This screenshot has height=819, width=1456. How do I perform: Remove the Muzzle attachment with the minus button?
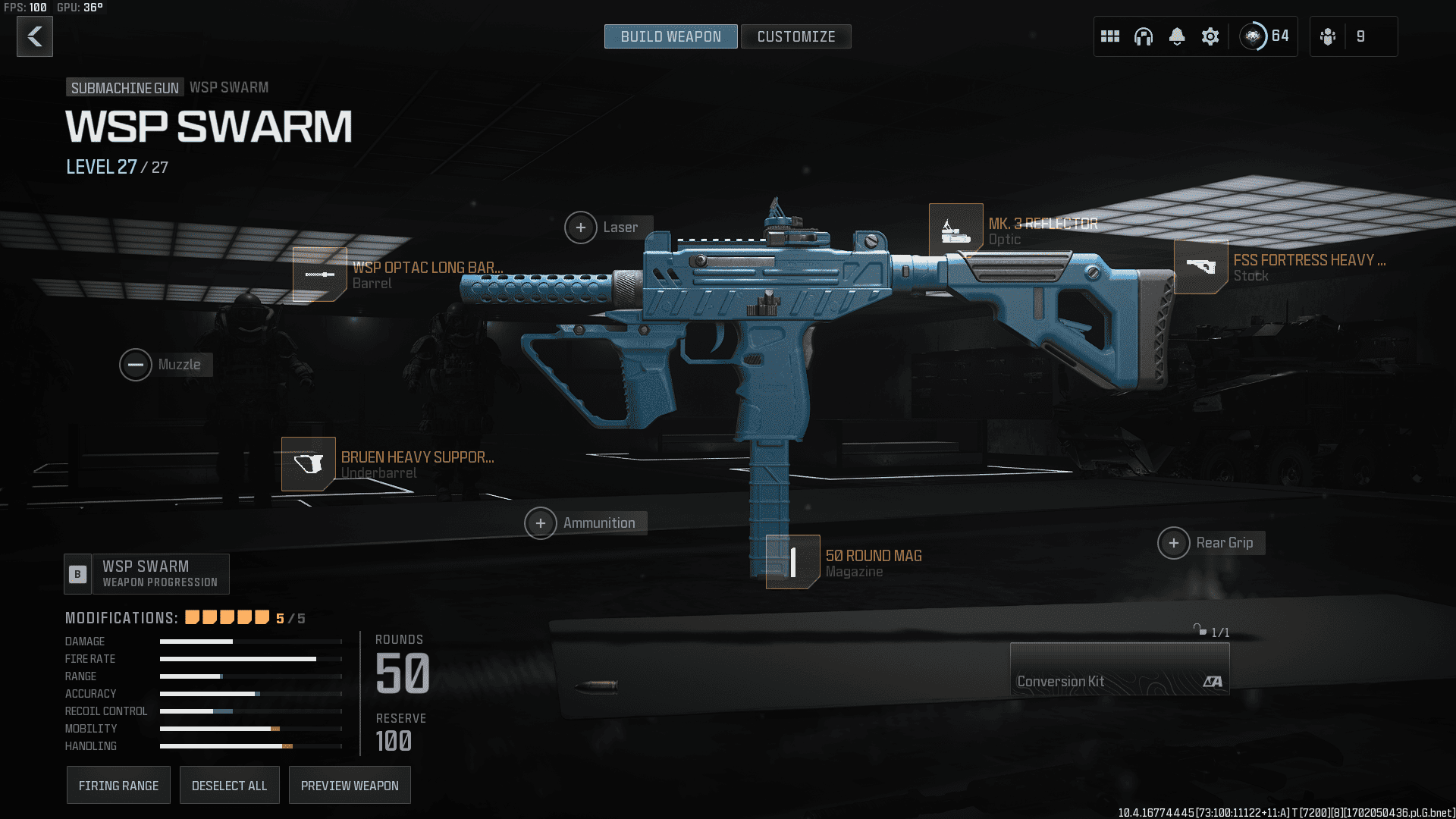point(136,365)
